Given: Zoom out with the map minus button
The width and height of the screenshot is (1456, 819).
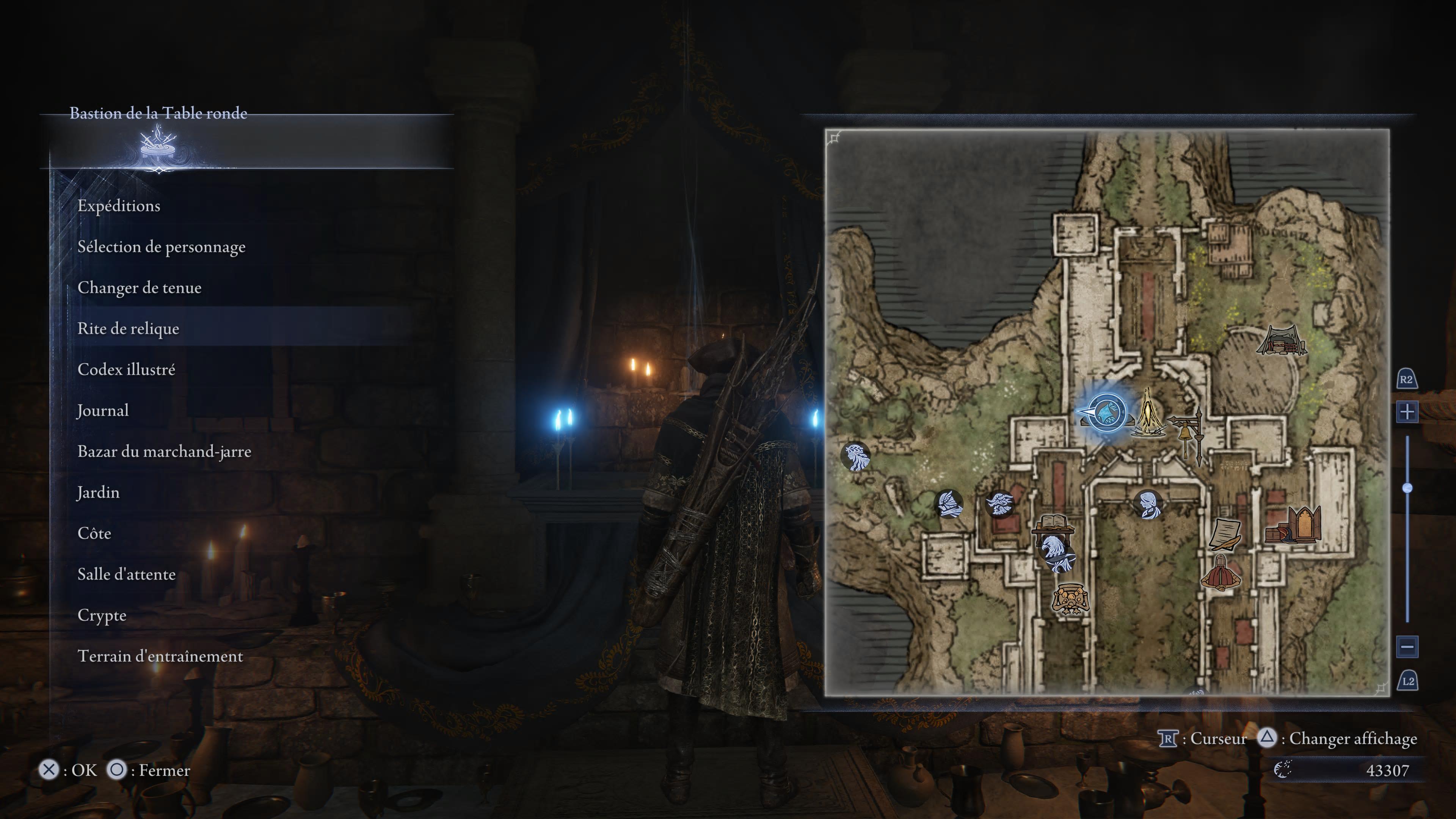Looking at the screenshot, I should (1407, 646).
